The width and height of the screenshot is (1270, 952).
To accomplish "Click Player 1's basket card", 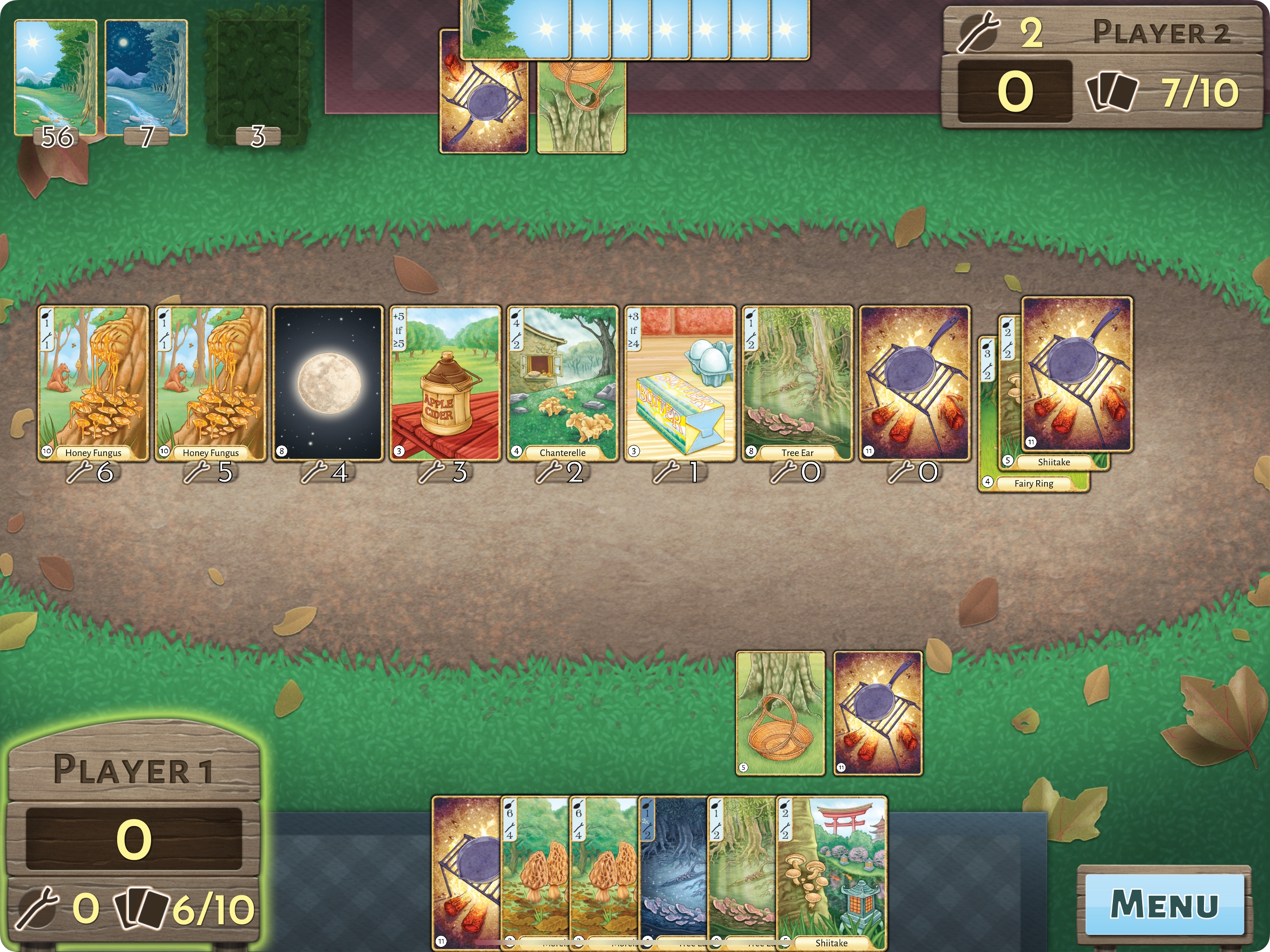I will (780, 713).
